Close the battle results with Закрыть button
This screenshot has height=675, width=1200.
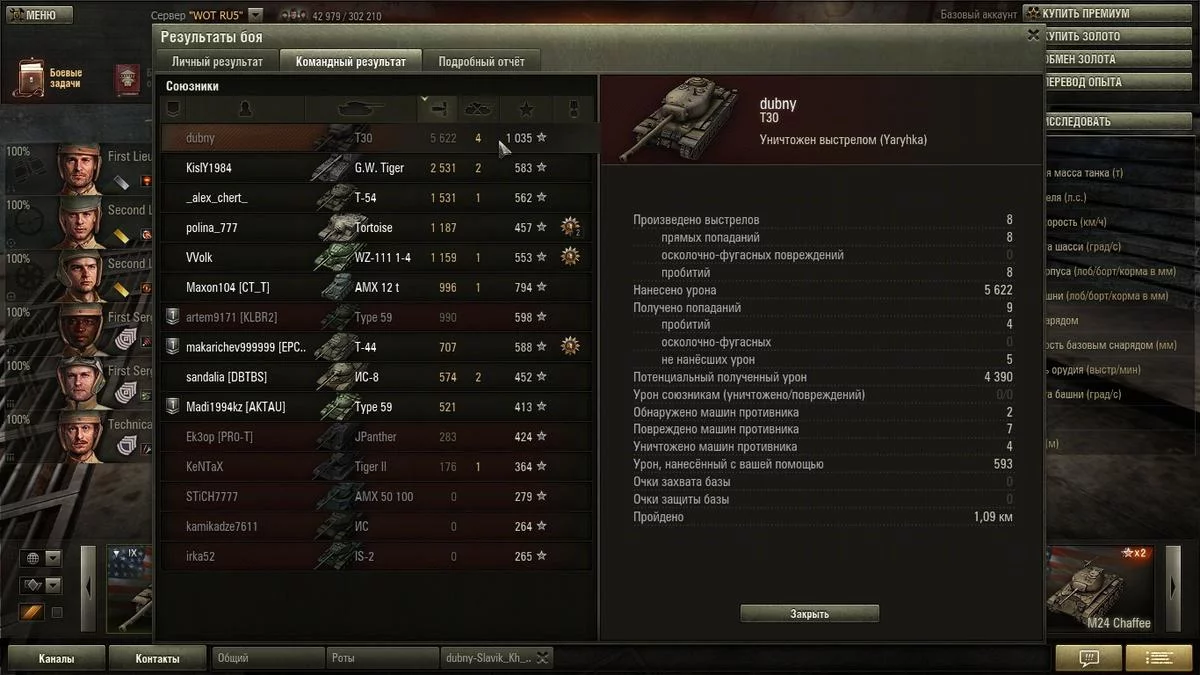(809, 614)
